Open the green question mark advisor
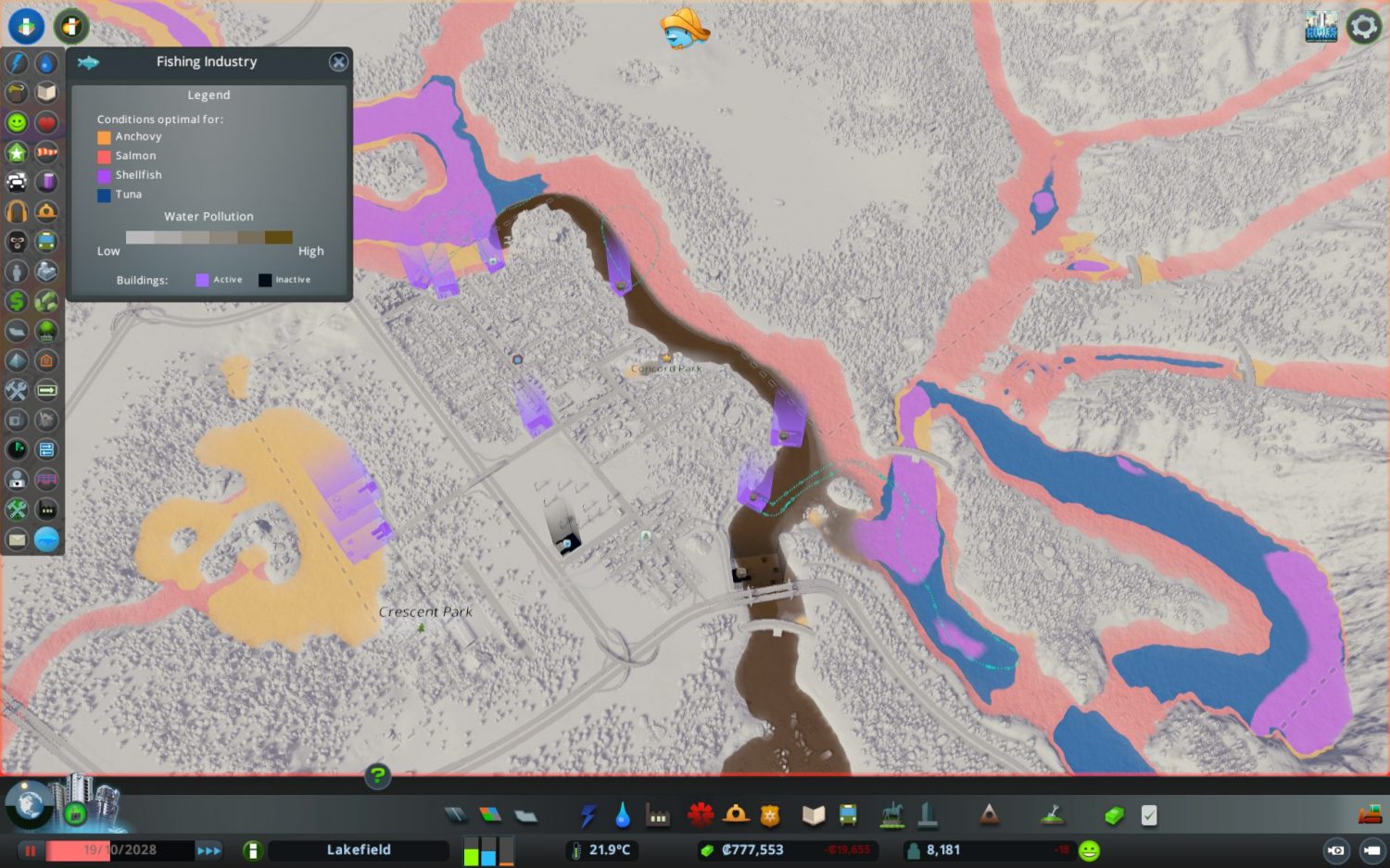Viewport: 1390px width, 868px height. click(377, 775)
